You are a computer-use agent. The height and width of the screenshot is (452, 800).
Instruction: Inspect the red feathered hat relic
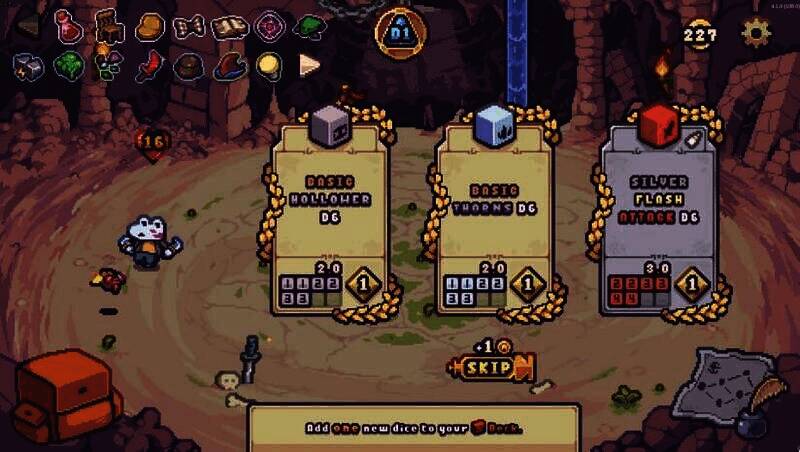229,67
